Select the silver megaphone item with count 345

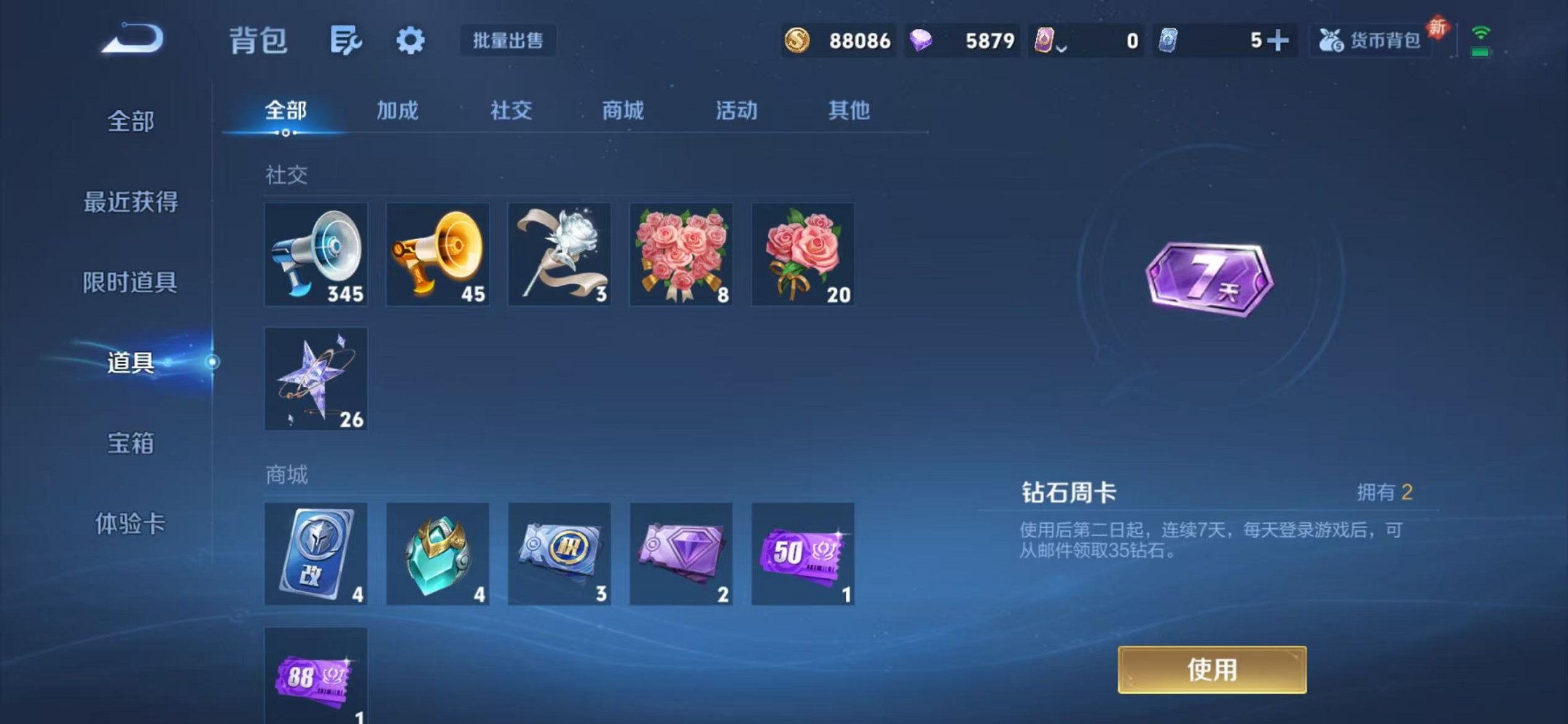pyautogui.click(x=315, y=256)
